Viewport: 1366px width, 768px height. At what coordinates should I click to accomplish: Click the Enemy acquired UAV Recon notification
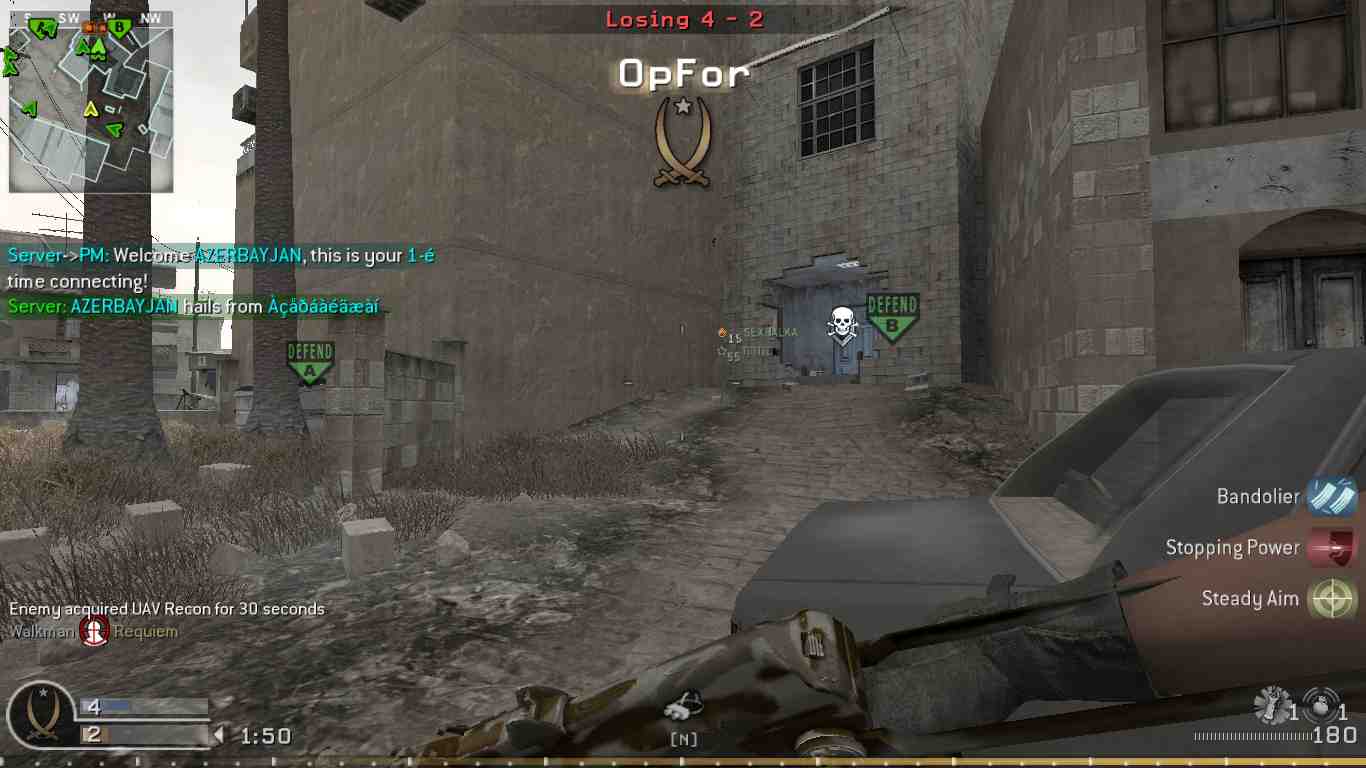(x=166, y=608)
